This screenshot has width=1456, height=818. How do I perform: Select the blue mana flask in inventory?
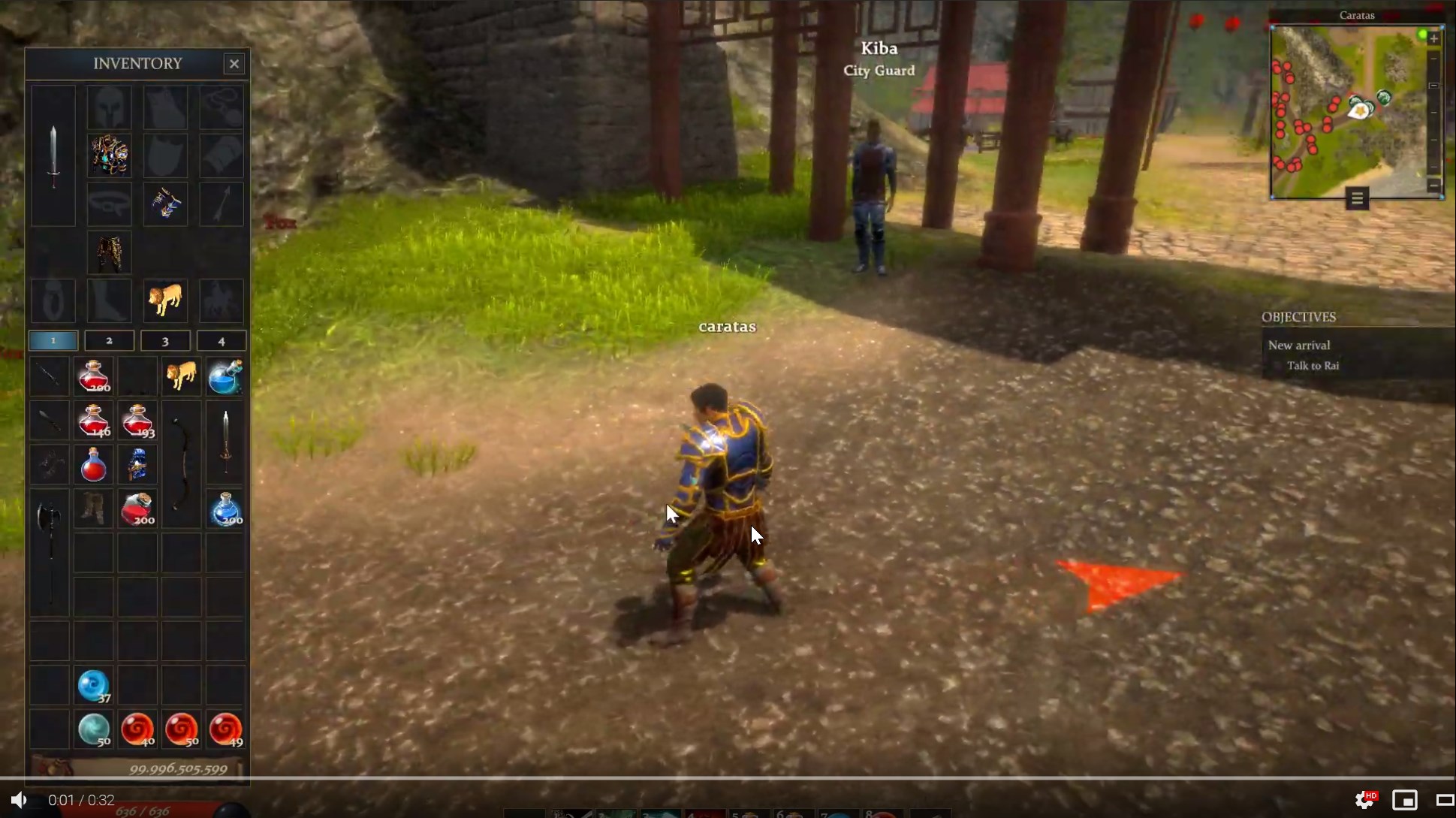tap(226, 376)
